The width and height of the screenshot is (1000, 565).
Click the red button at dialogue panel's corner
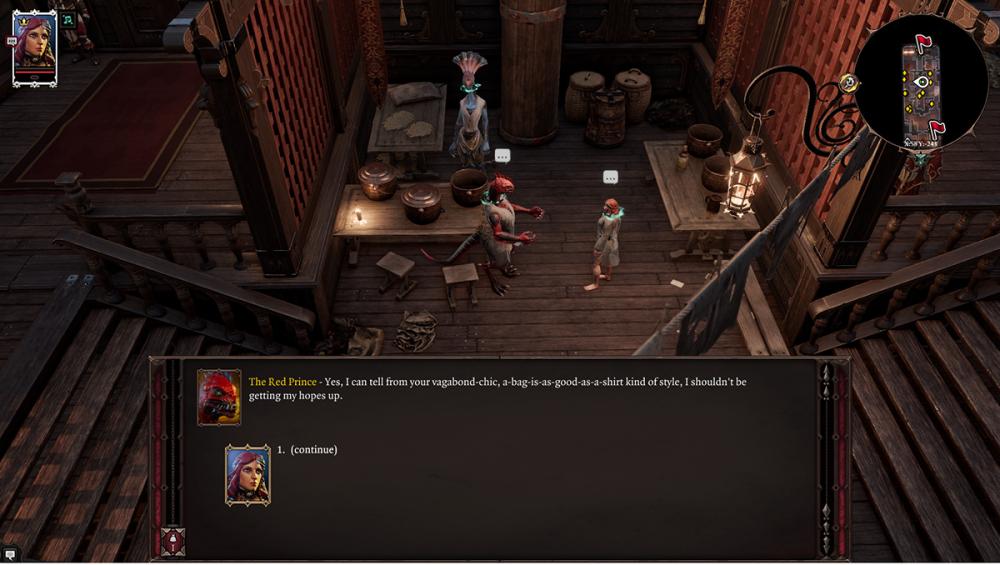[x=173, y=541]
